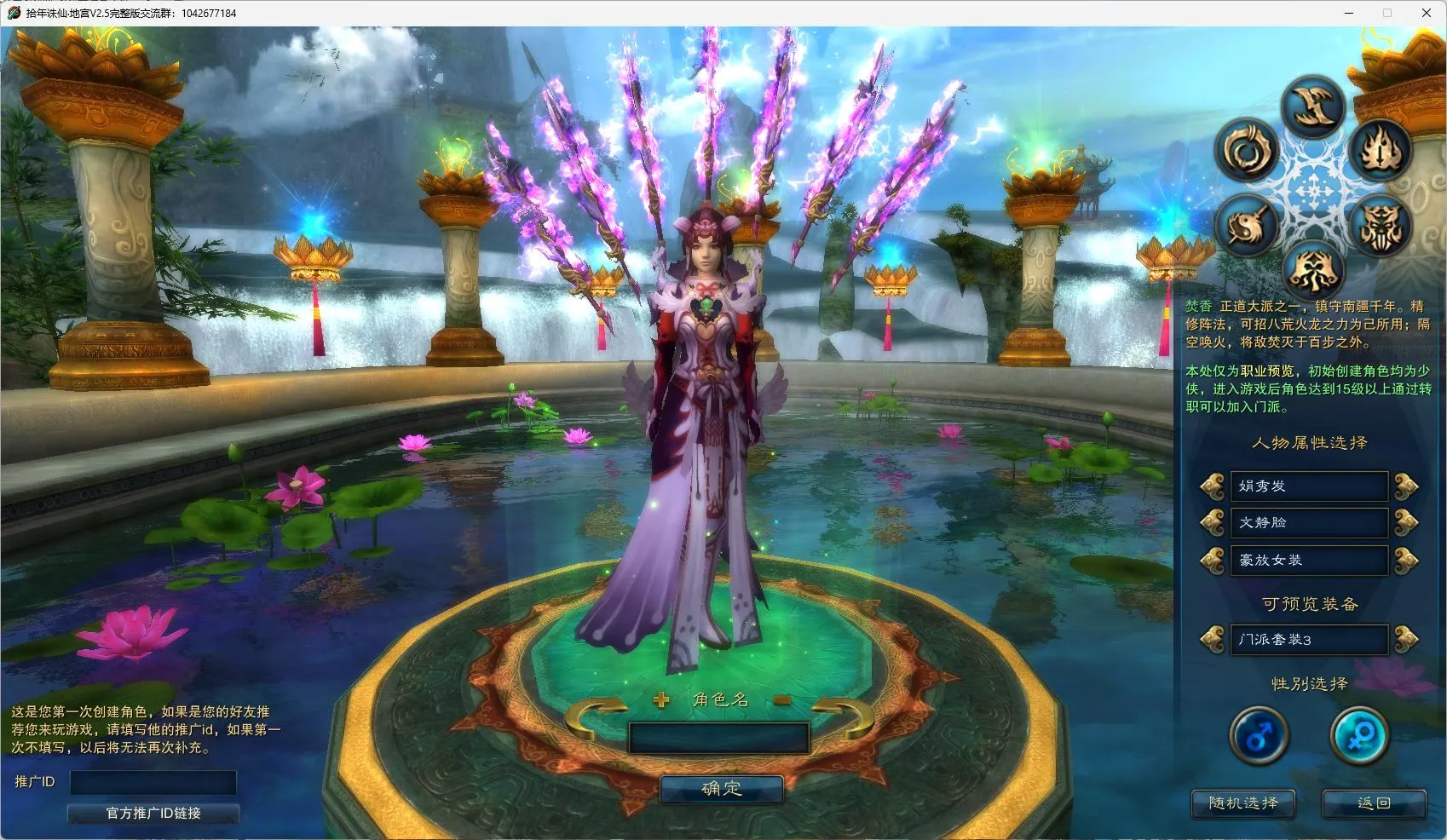Rotate character using the left curved arrow

tap(595, 716)
